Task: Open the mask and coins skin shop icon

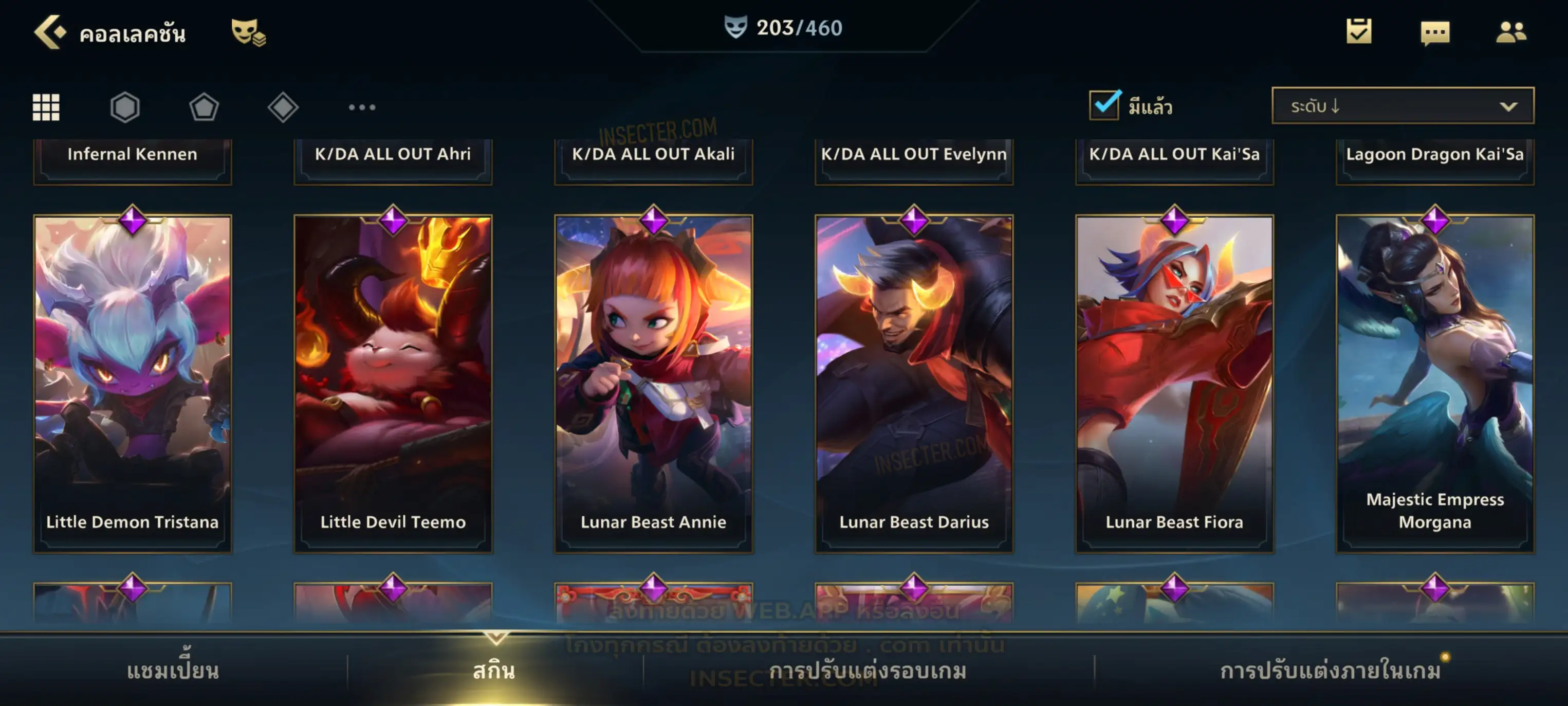Action: point(248,32)
